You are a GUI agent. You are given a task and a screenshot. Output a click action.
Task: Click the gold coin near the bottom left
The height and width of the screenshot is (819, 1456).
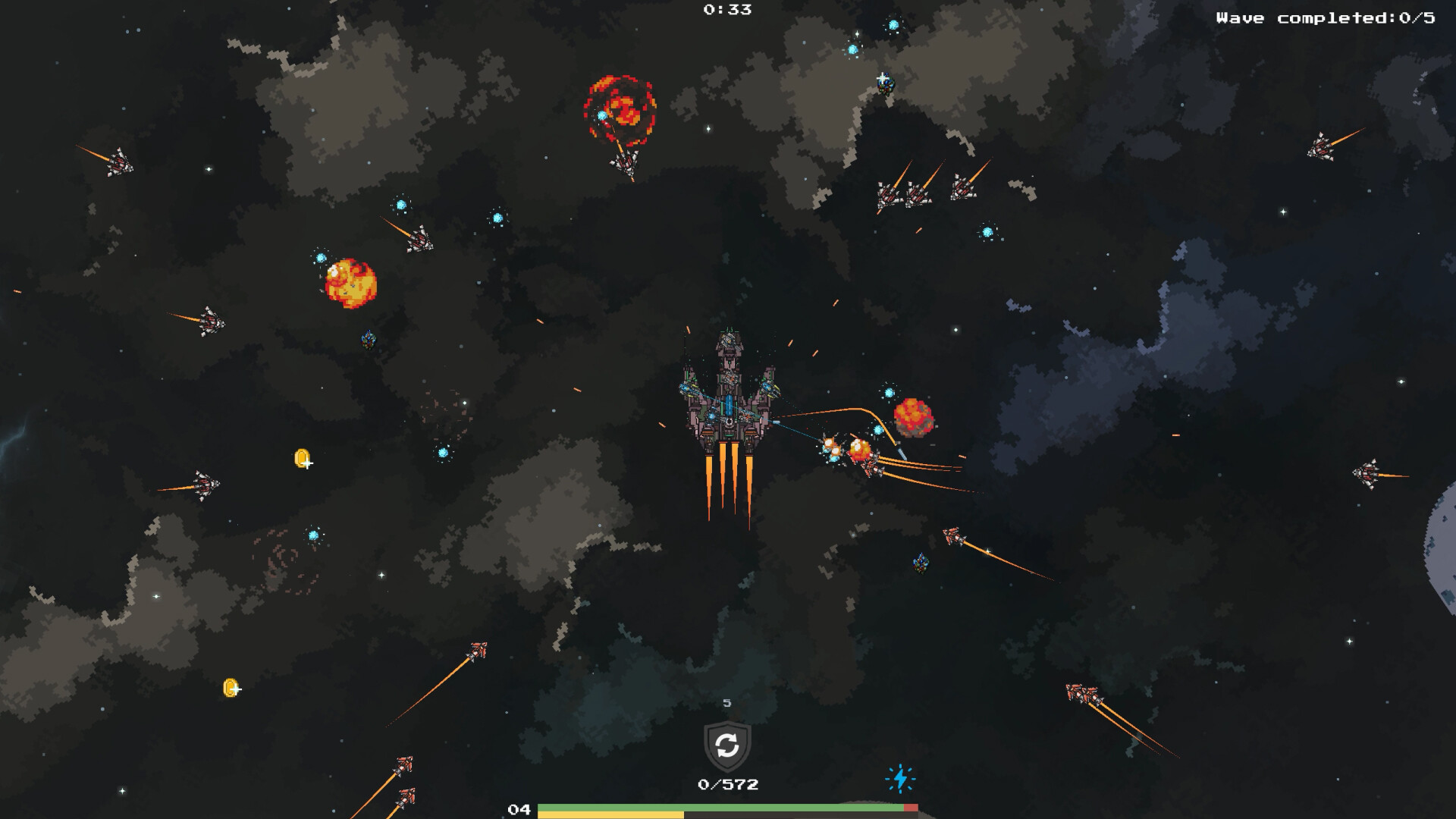pyautogui.click(x=231, y=686)
